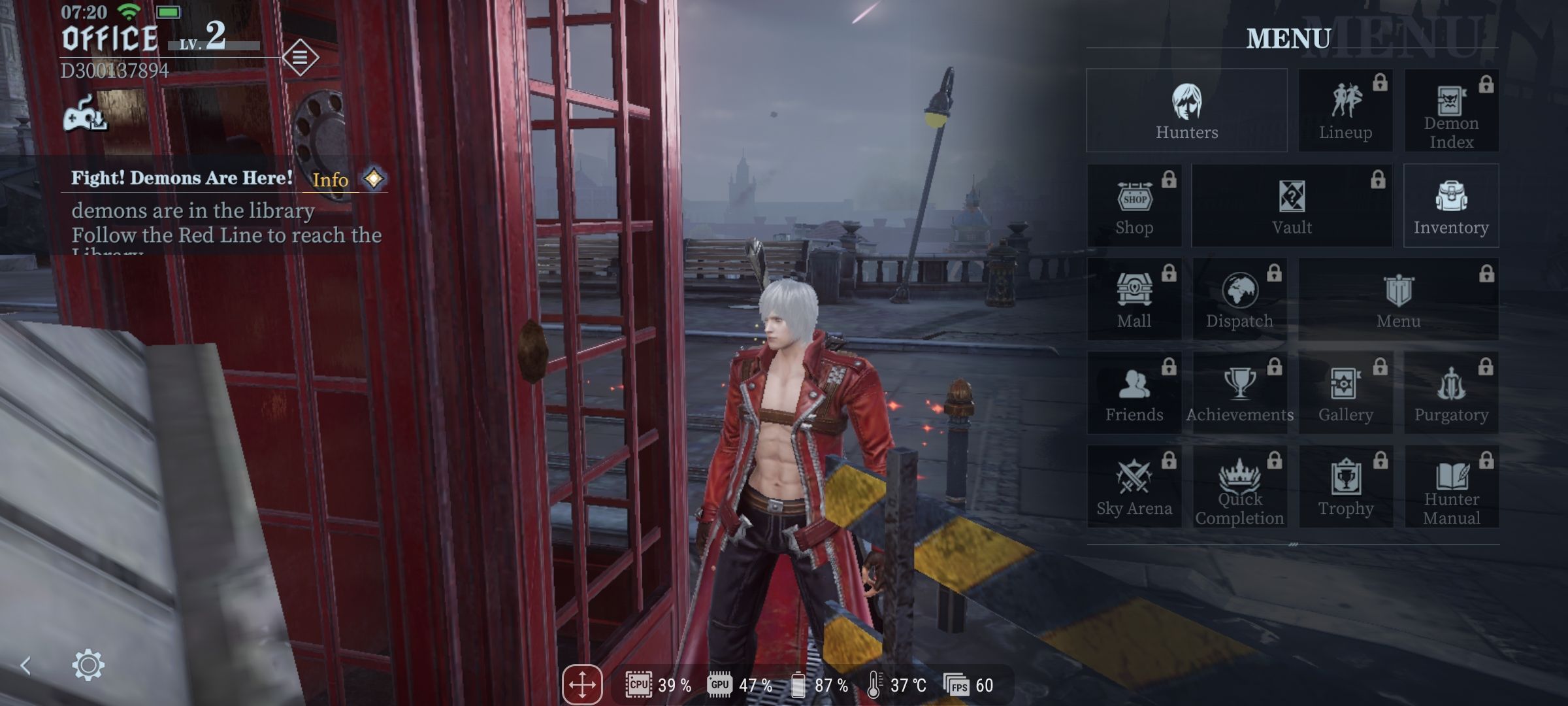
Task: Select the Demon Index icon
Action: (1452, 111)
